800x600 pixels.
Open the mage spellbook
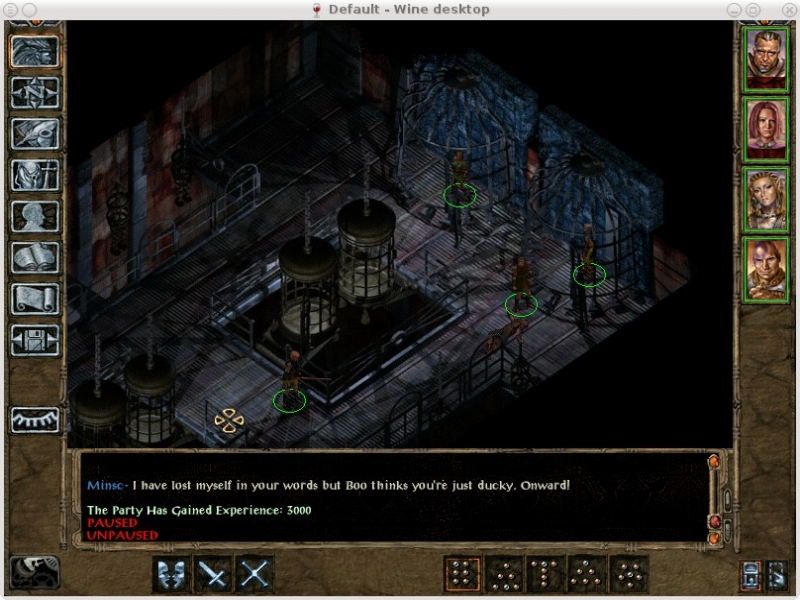(x=35, y=257)
